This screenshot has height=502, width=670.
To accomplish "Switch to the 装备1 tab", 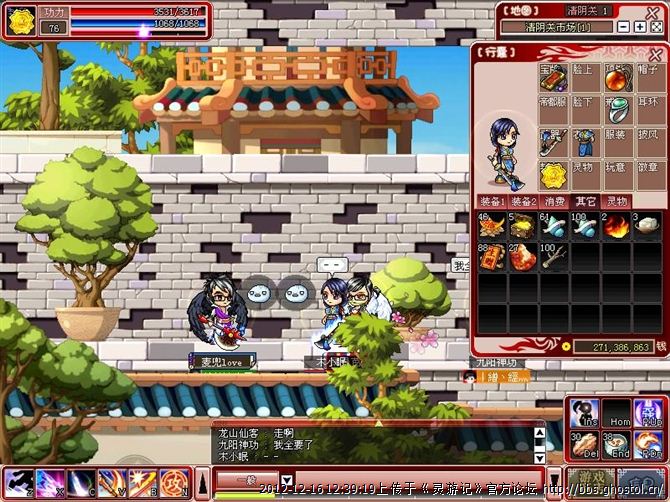I will 492,201.
